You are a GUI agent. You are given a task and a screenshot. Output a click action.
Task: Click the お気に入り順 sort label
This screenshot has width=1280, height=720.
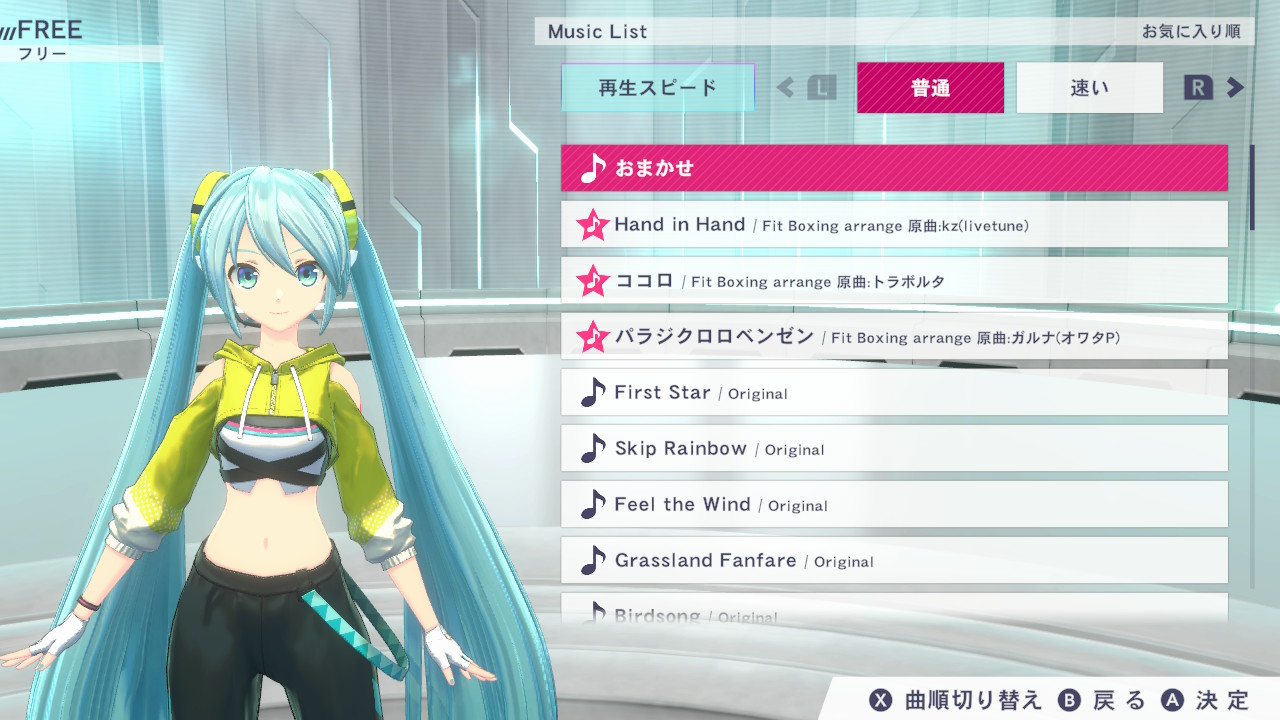click(x=1192, y=31)
